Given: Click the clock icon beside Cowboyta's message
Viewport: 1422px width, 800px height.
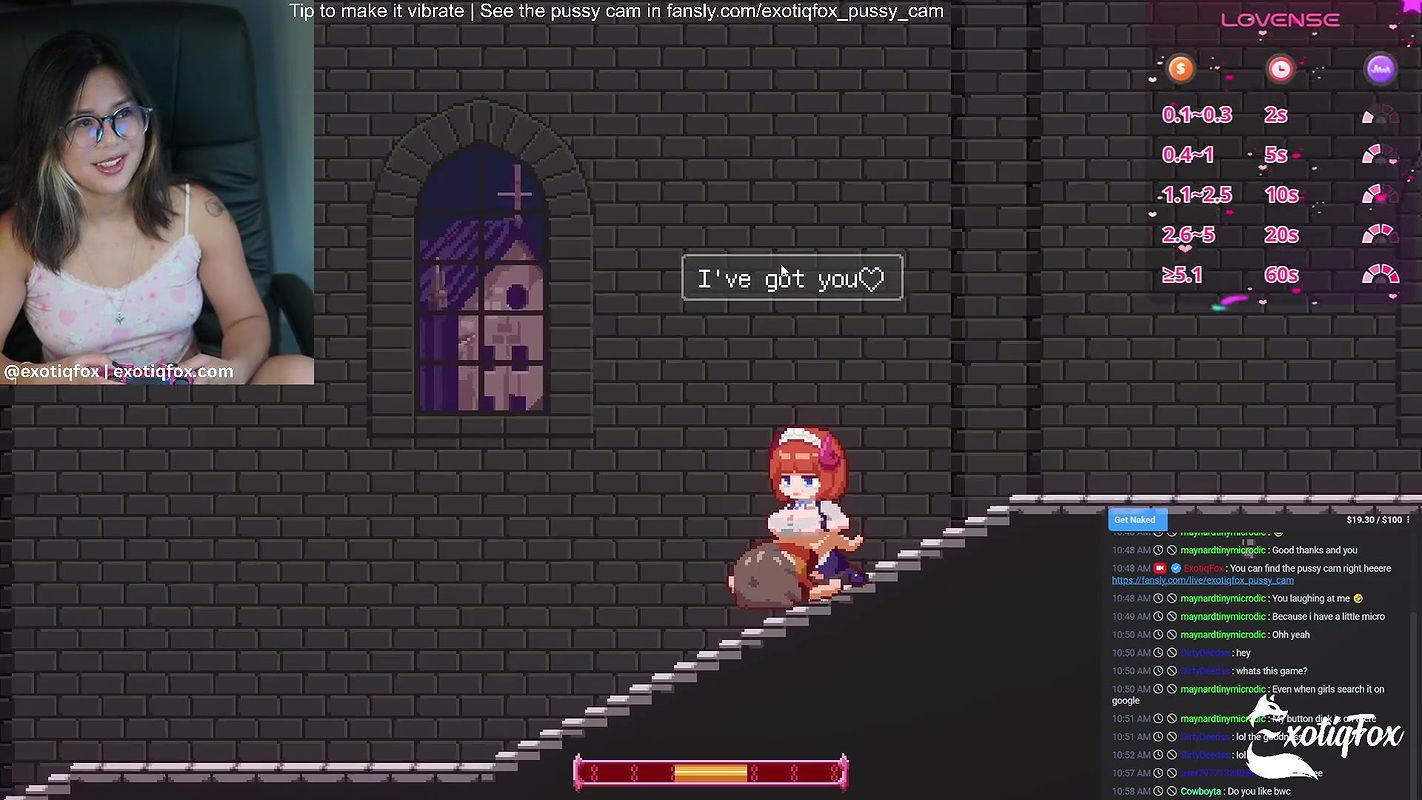Looking at the screenshot, I should (1159, 791).
